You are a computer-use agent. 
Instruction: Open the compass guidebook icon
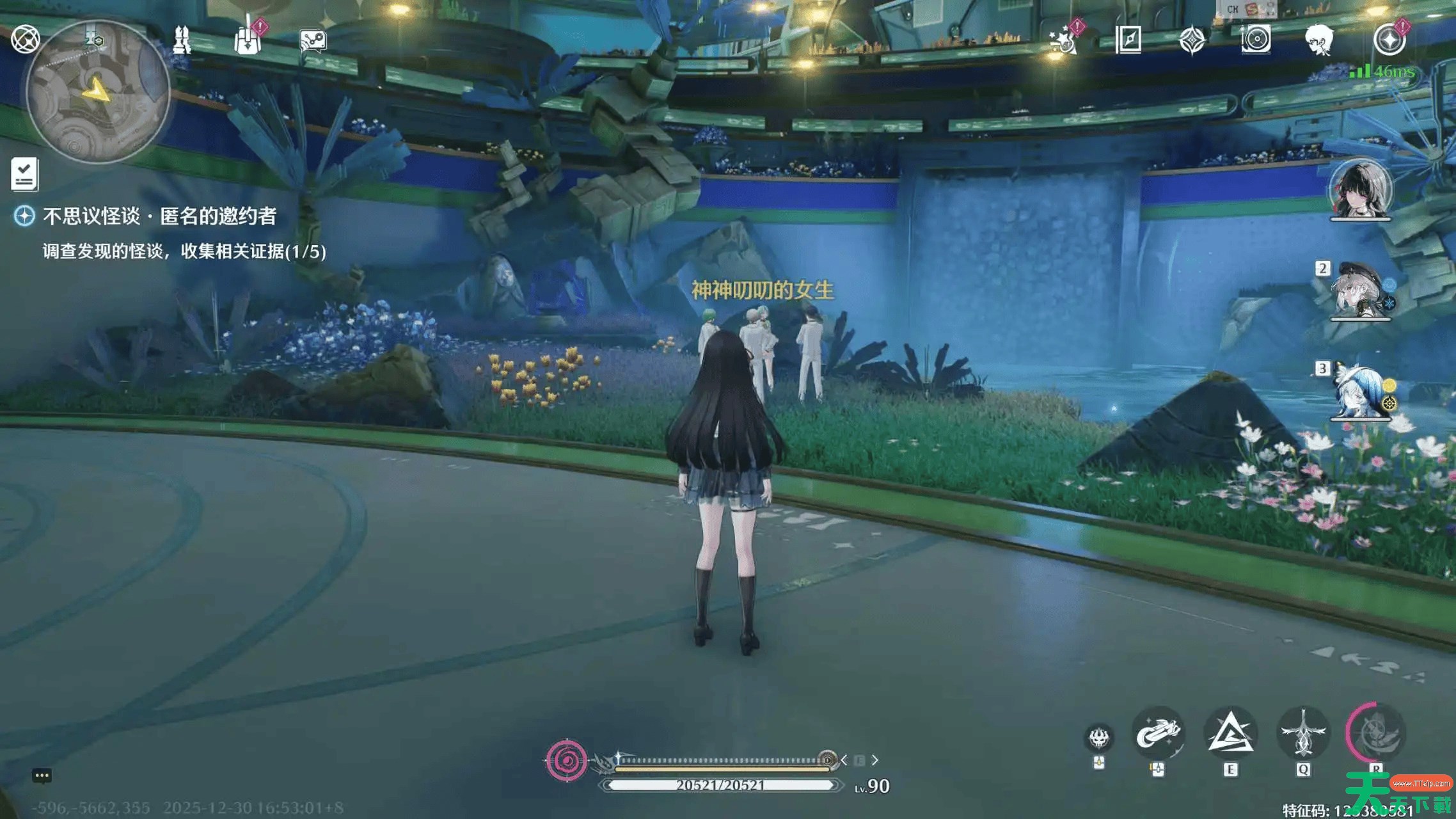(x=1128, y=40)
